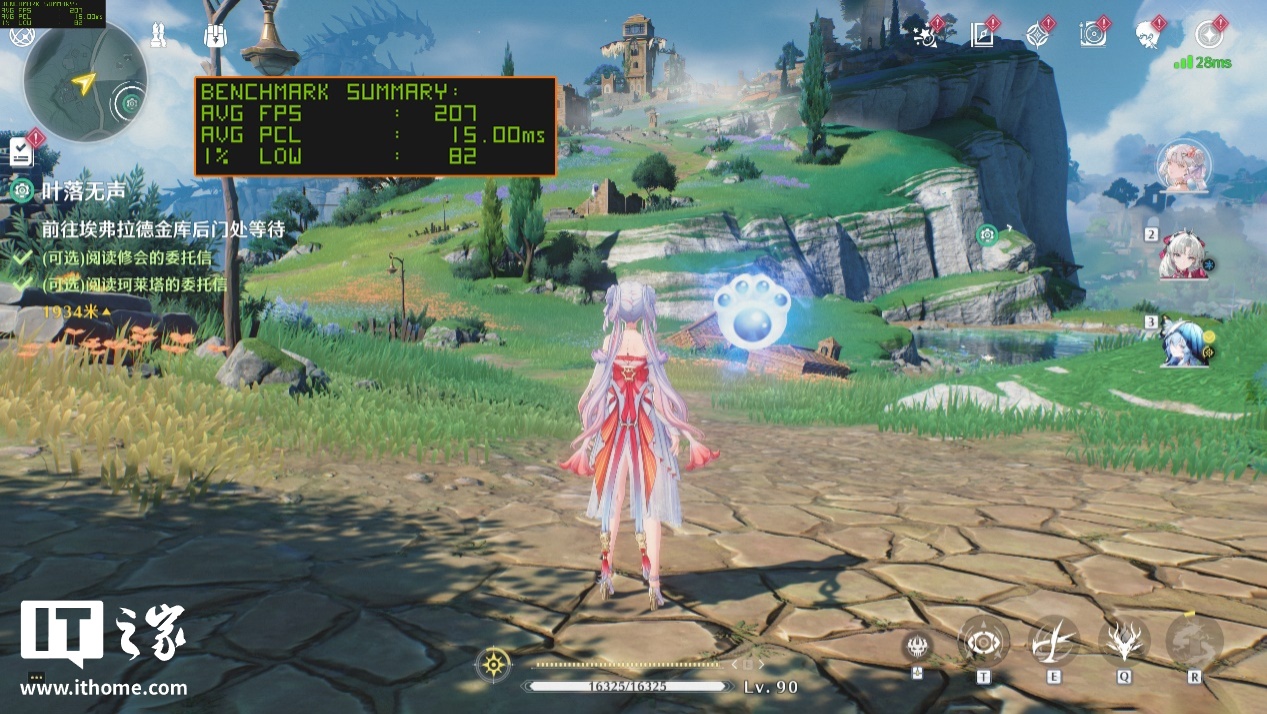Screen dimensions: 1267x714
Task: Open the globe icon above the minimap
Action: (21, 36)
